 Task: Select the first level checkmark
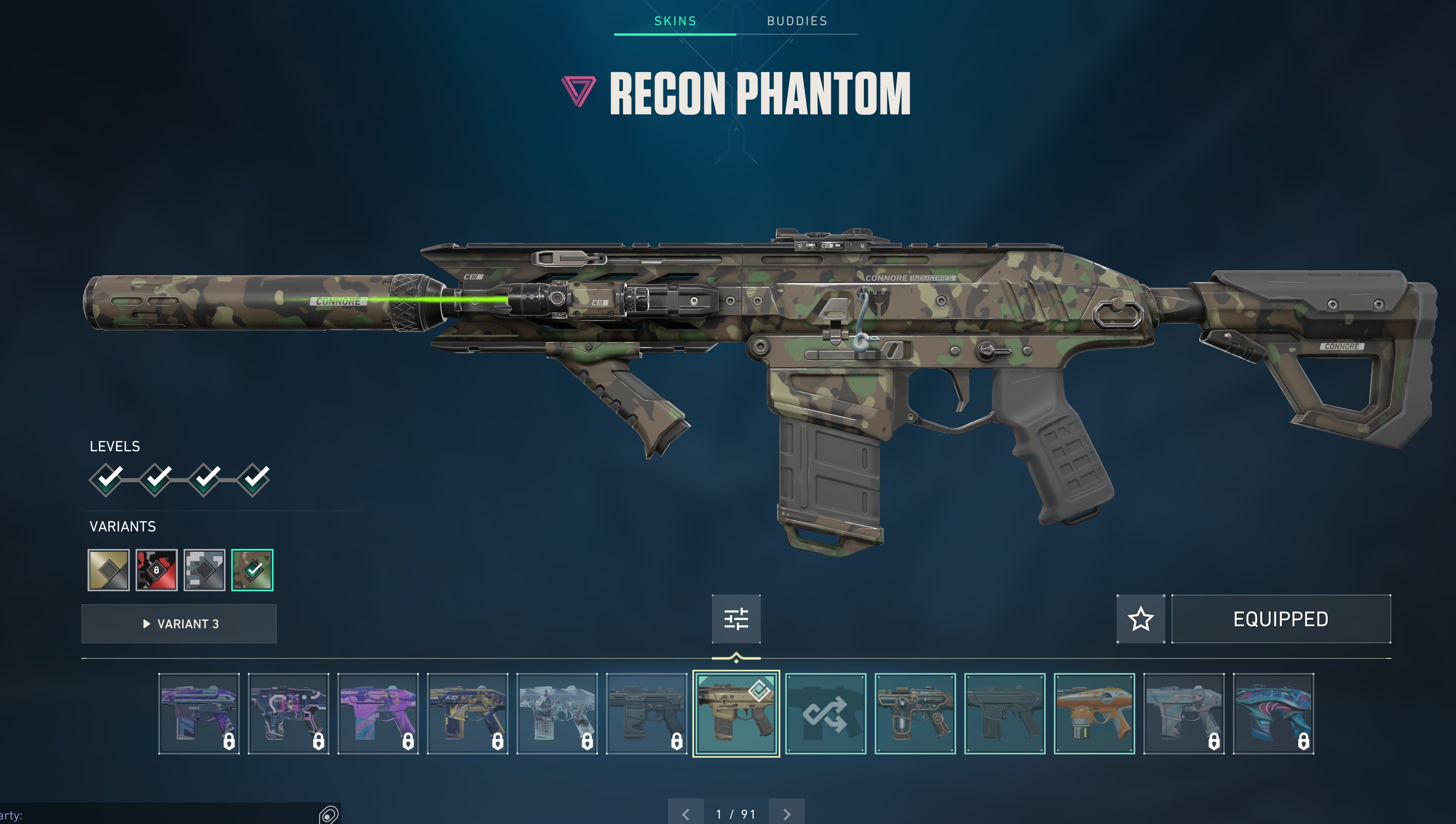pos(106,479)
